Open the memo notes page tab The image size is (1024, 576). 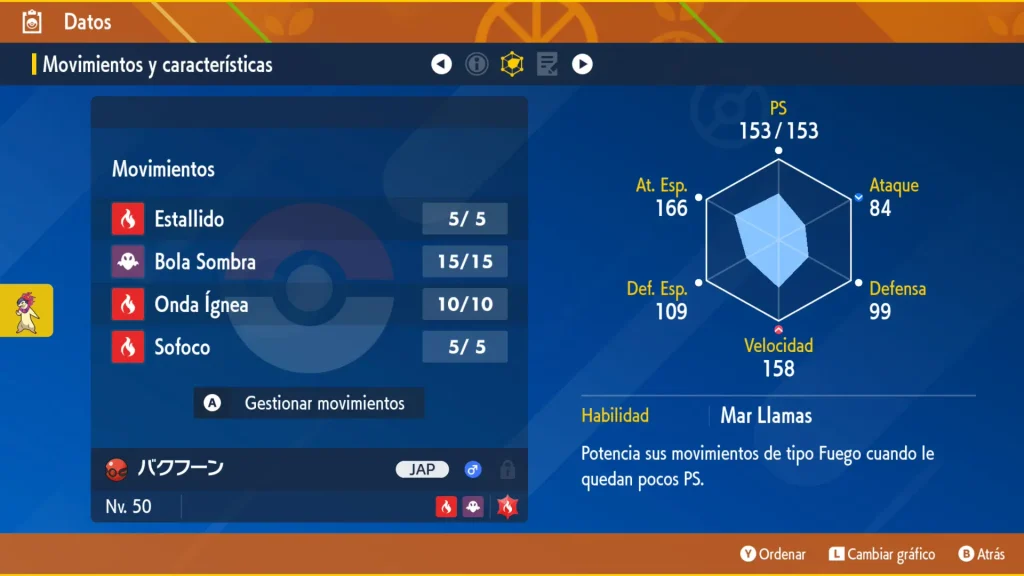tap(547, 65)
